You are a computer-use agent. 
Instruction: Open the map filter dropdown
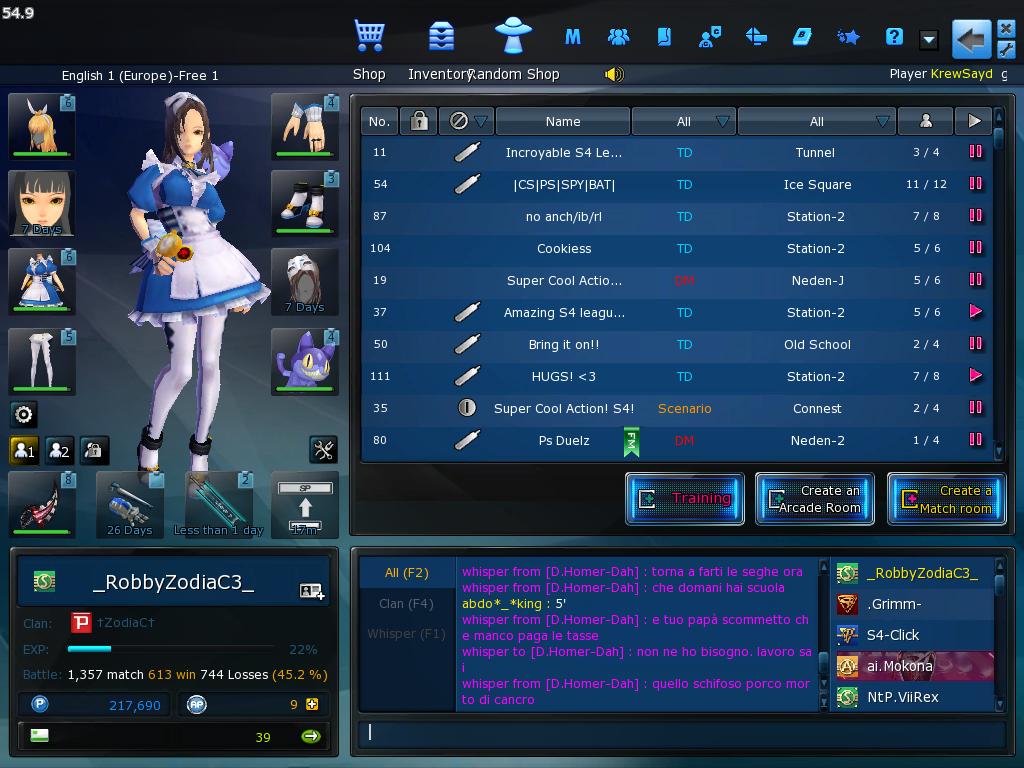pos(816,121)
